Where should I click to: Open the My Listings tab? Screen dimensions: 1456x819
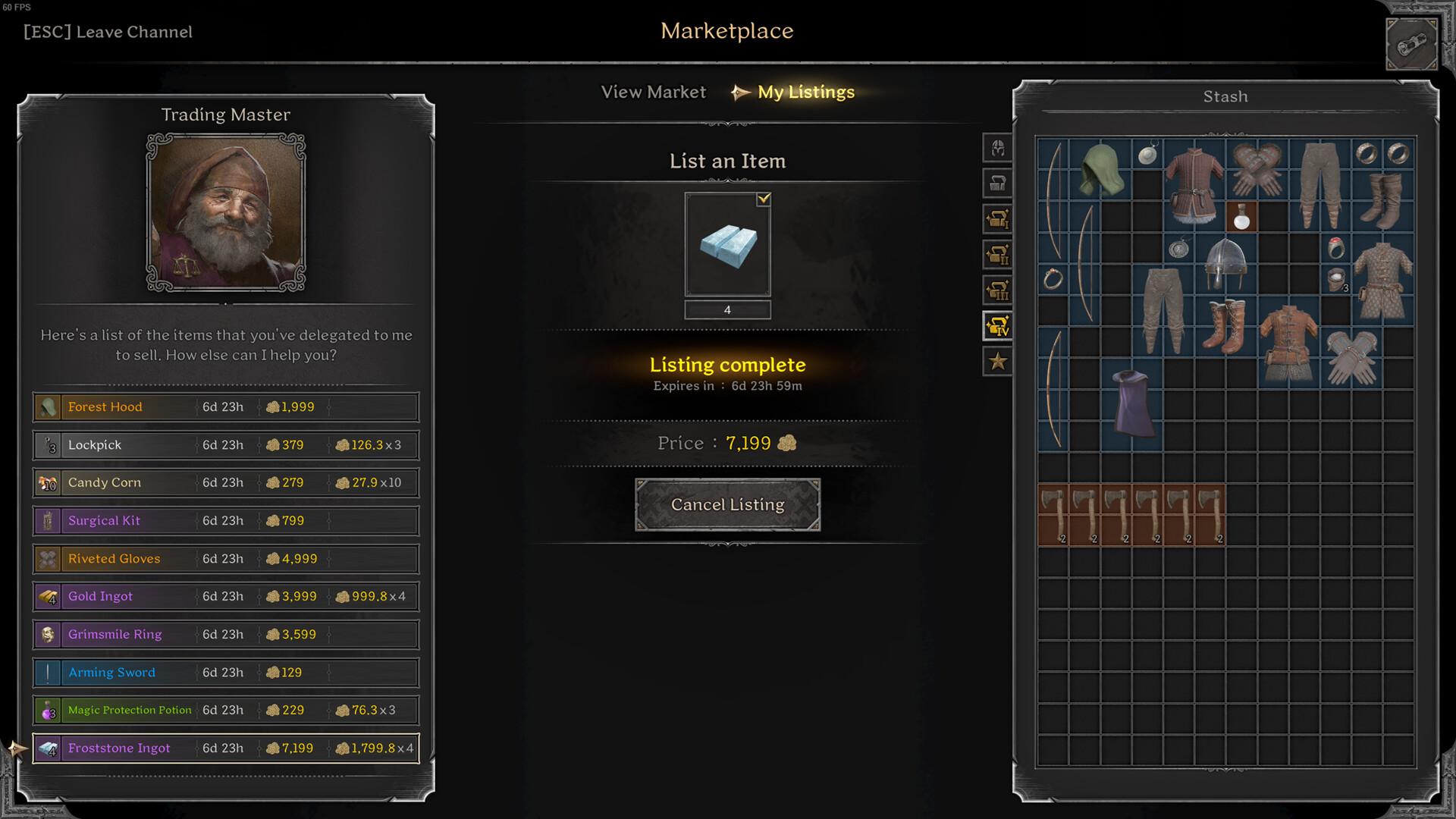806,92
